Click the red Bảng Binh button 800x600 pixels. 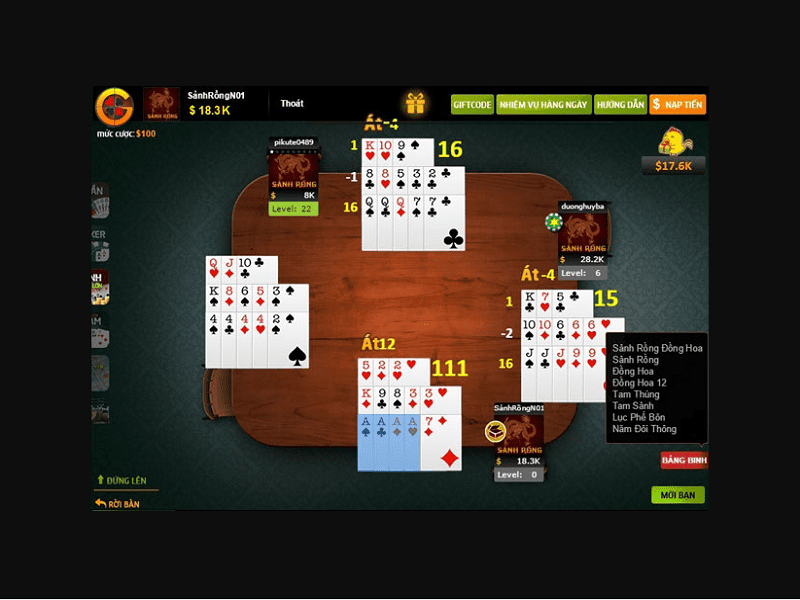pos(684,460)
